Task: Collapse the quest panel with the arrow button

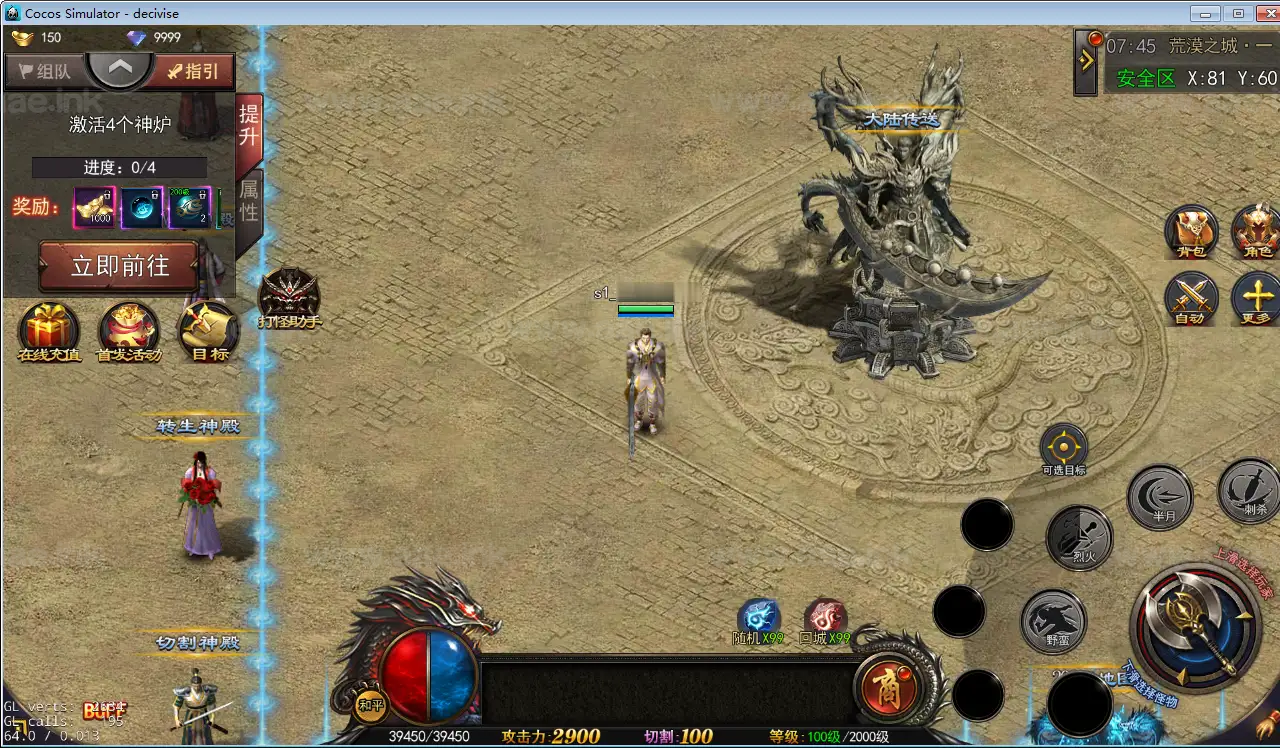Action: [119, 69]
